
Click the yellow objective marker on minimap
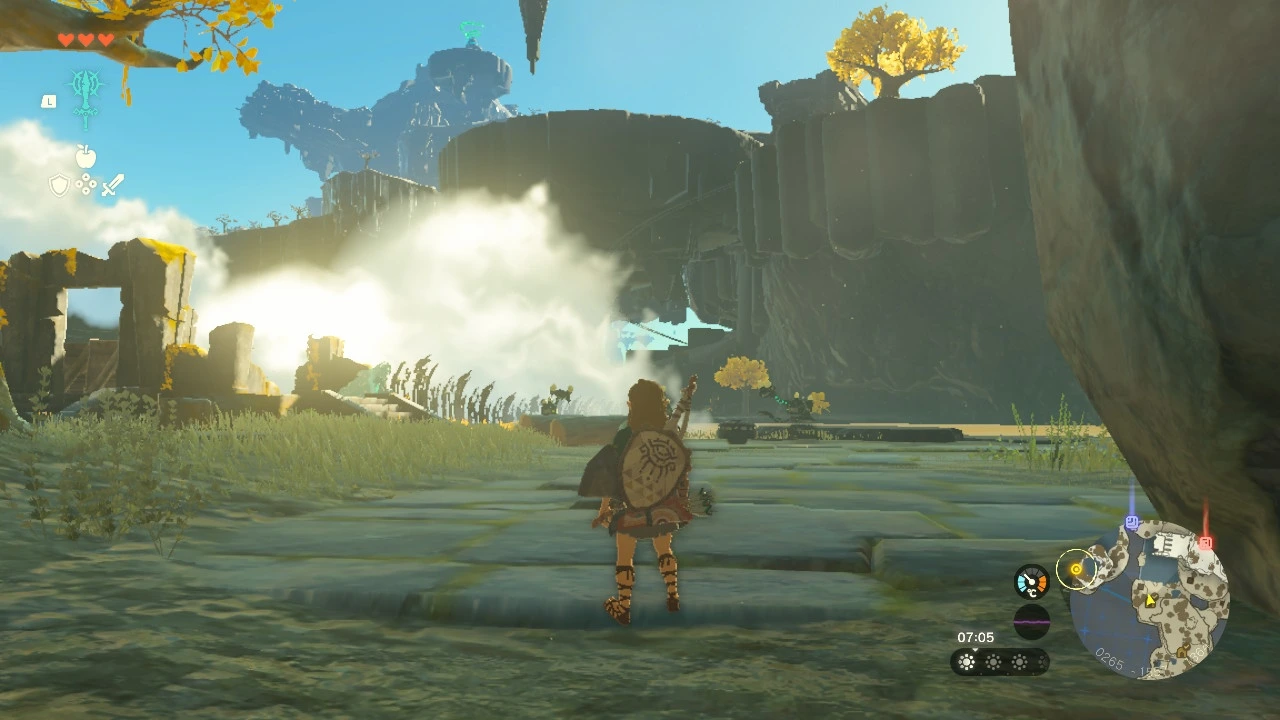pos(1076,570)
